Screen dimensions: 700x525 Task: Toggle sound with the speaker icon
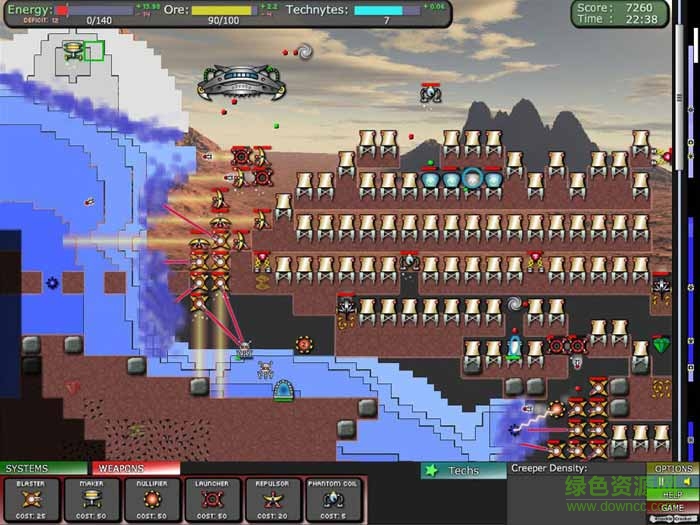tap(686, 481)
